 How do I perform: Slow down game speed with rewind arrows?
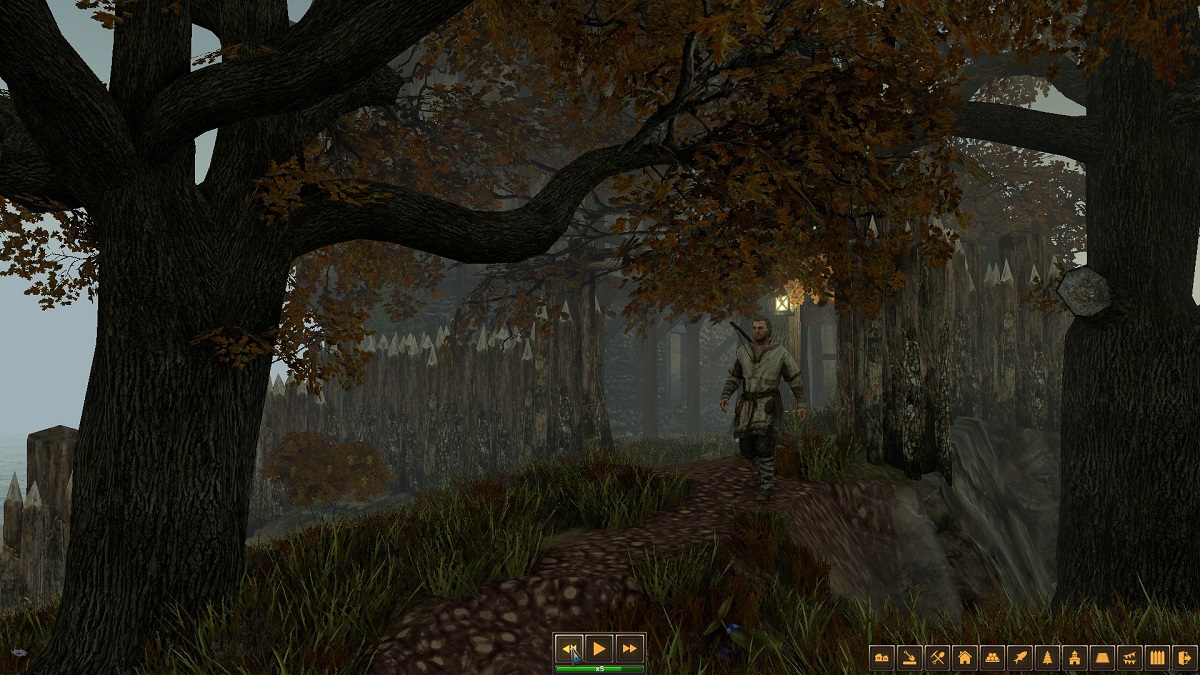(569, 648)
